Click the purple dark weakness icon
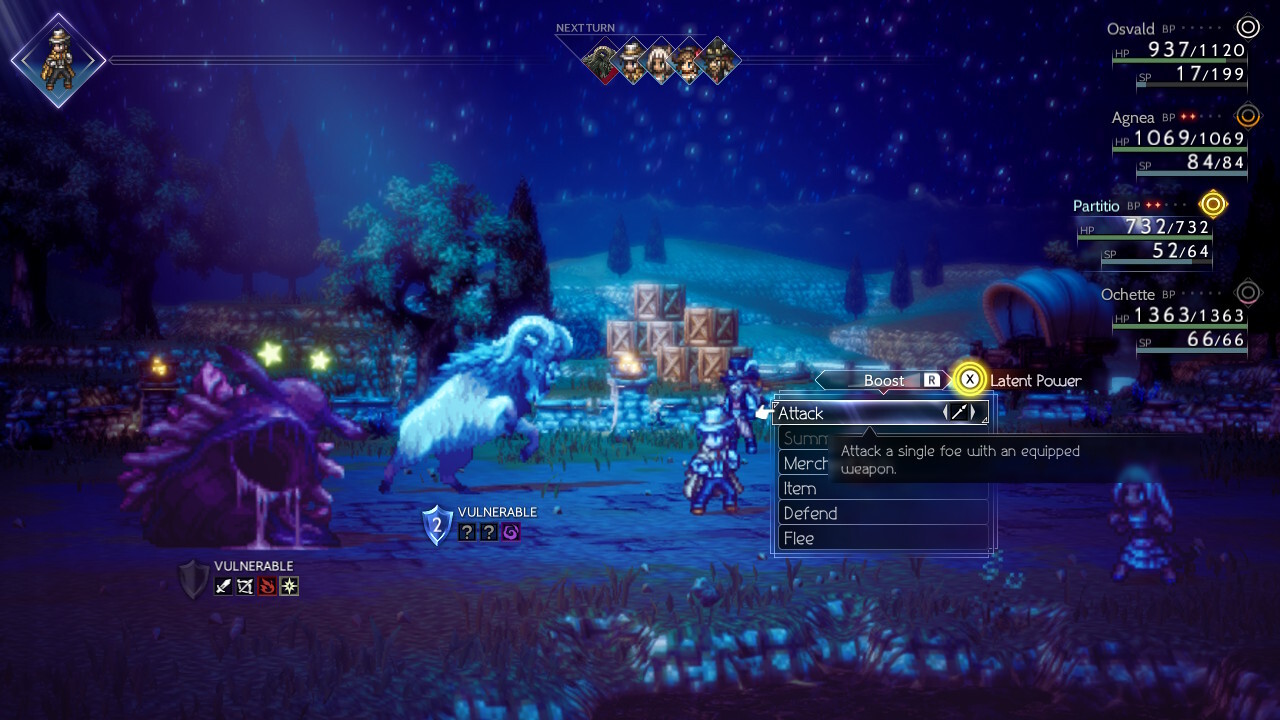 coord(511,532)
